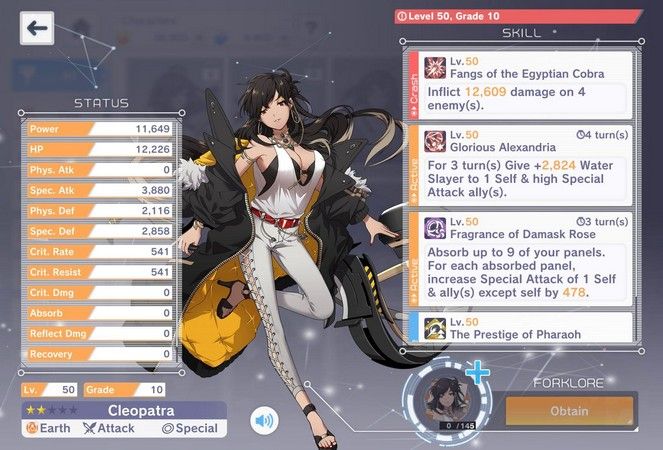
Task: Tap the Obtain button under Forklore
Action: click(x=569, y=411)
